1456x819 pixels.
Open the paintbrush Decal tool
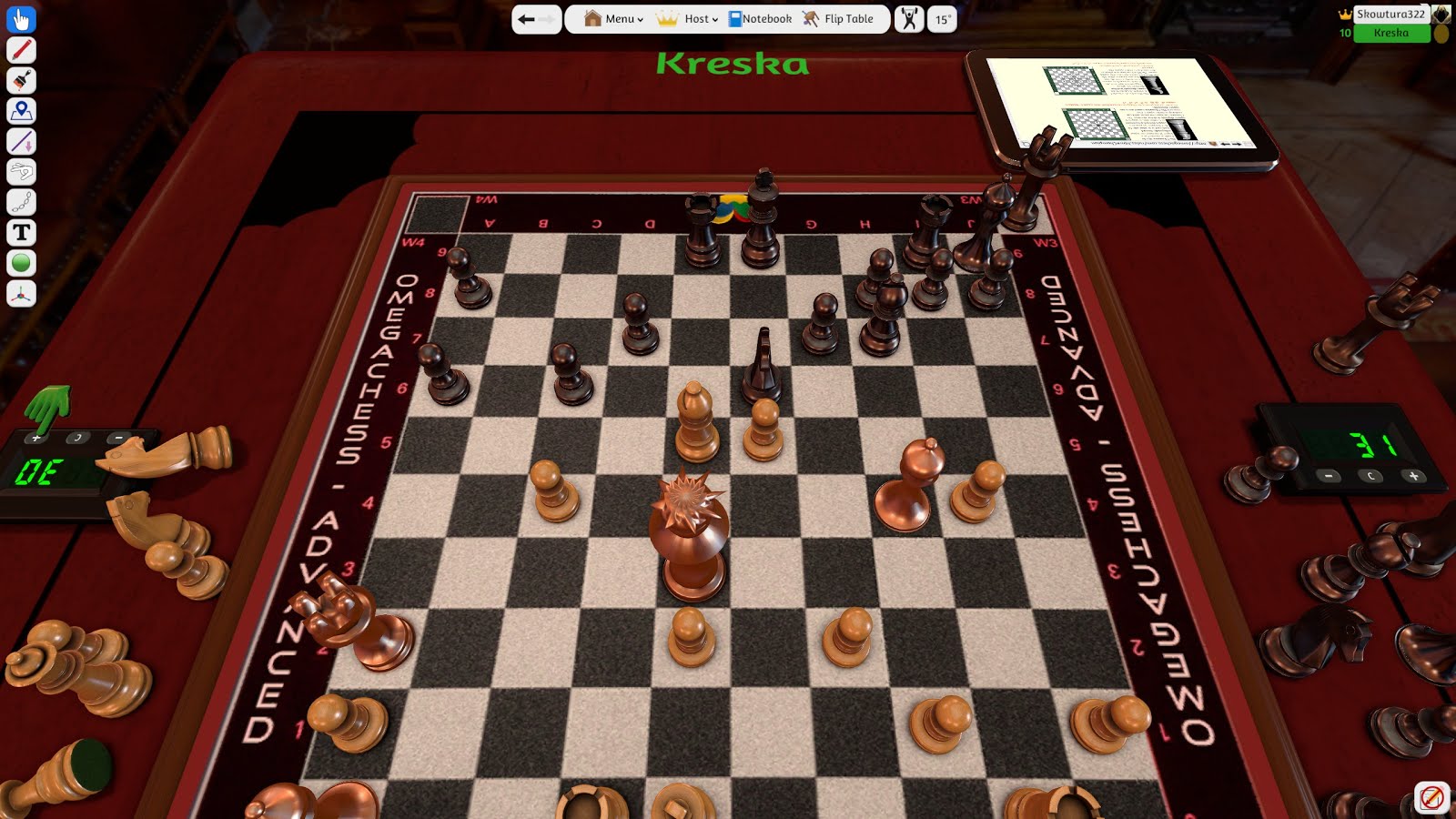20,80
